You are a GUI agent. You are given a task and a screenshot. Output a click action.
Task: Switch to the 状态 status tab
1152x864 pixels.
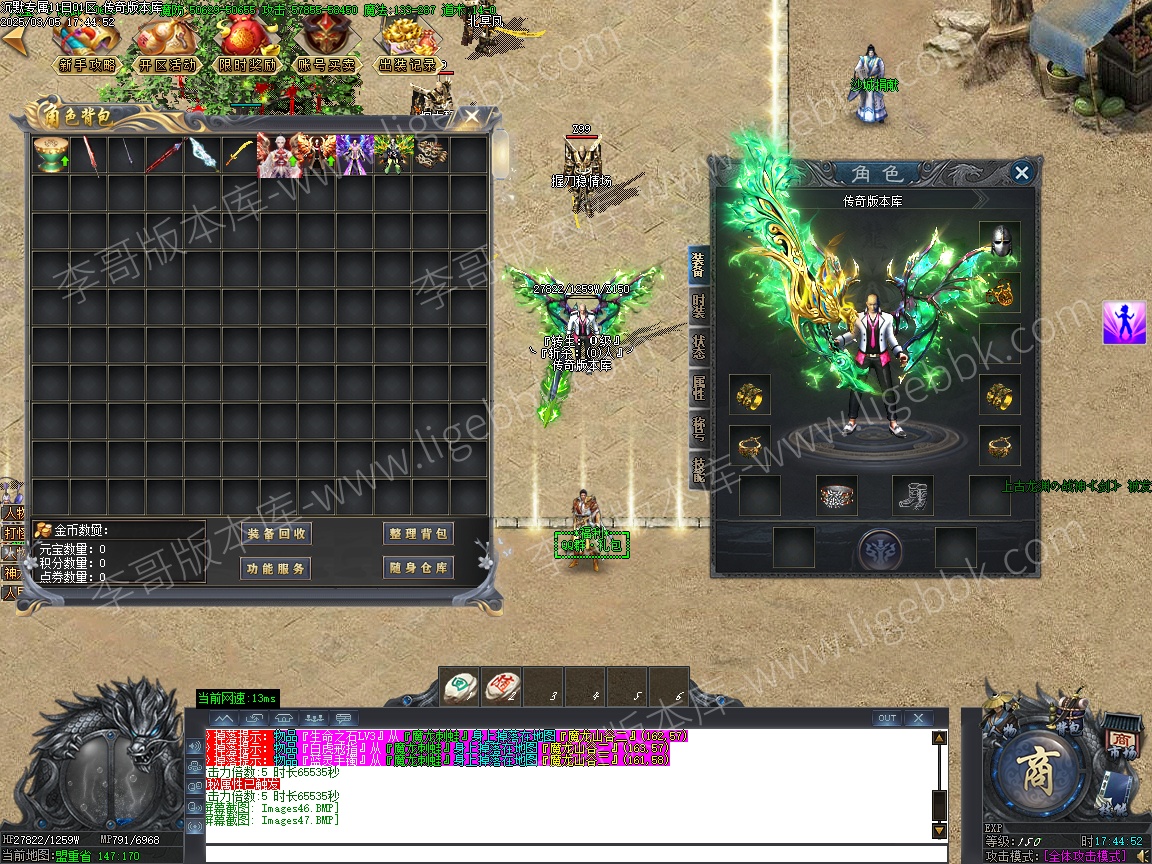pyautogui.click(x=698, y=347)
